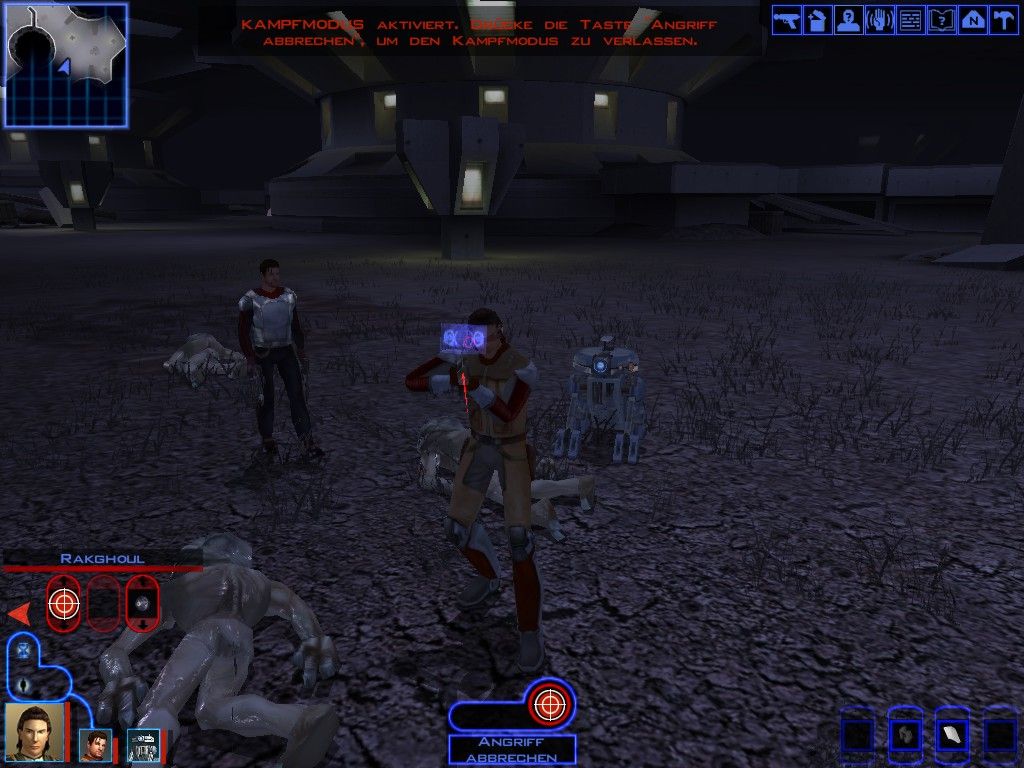Screen dimensions: 1024x768
Task: Open the abilities screen with the hand icon
Action: click(x=879, y=20)
